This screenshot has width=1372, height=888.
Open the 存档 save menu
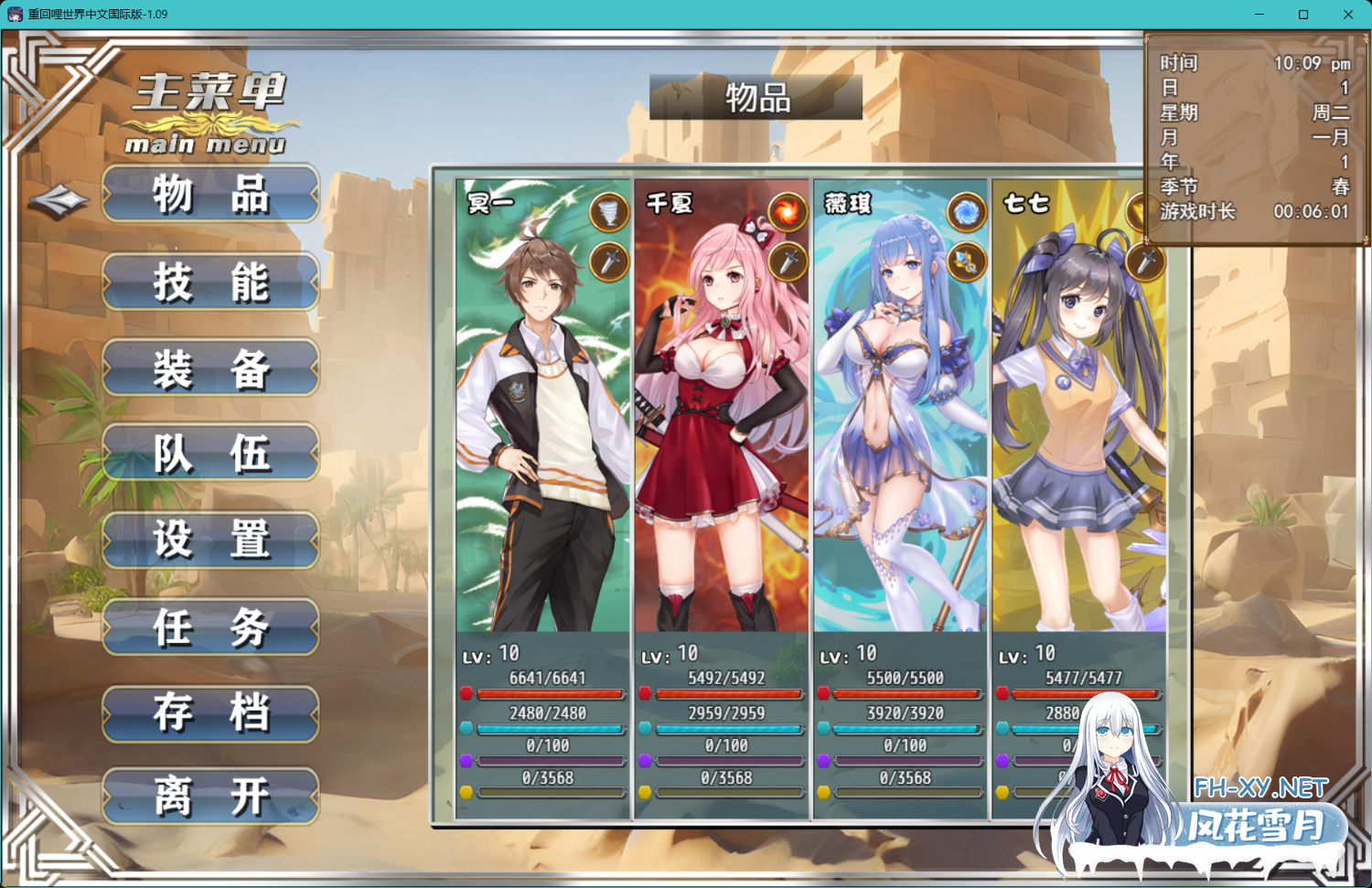[x=210, y=713]
